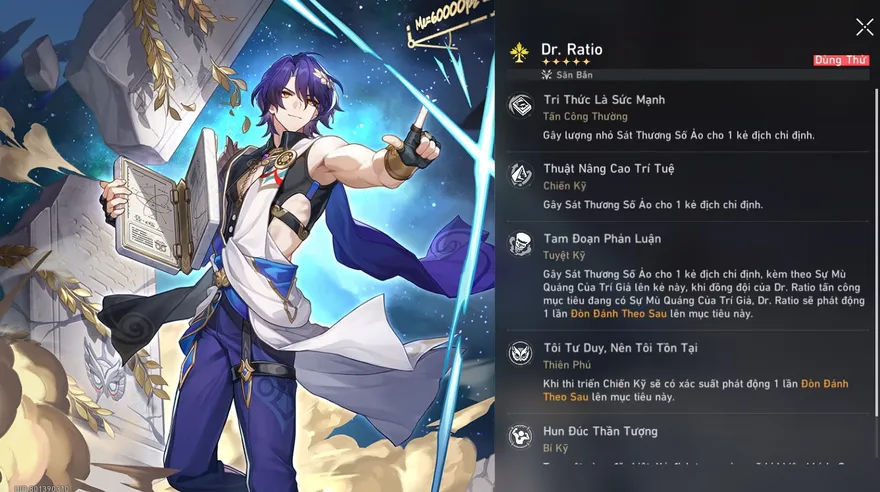The image size is (880, 492).
Task: Select the Tri Thức Là Sức Mạnh skill
Action: click(x=604, y=100)
